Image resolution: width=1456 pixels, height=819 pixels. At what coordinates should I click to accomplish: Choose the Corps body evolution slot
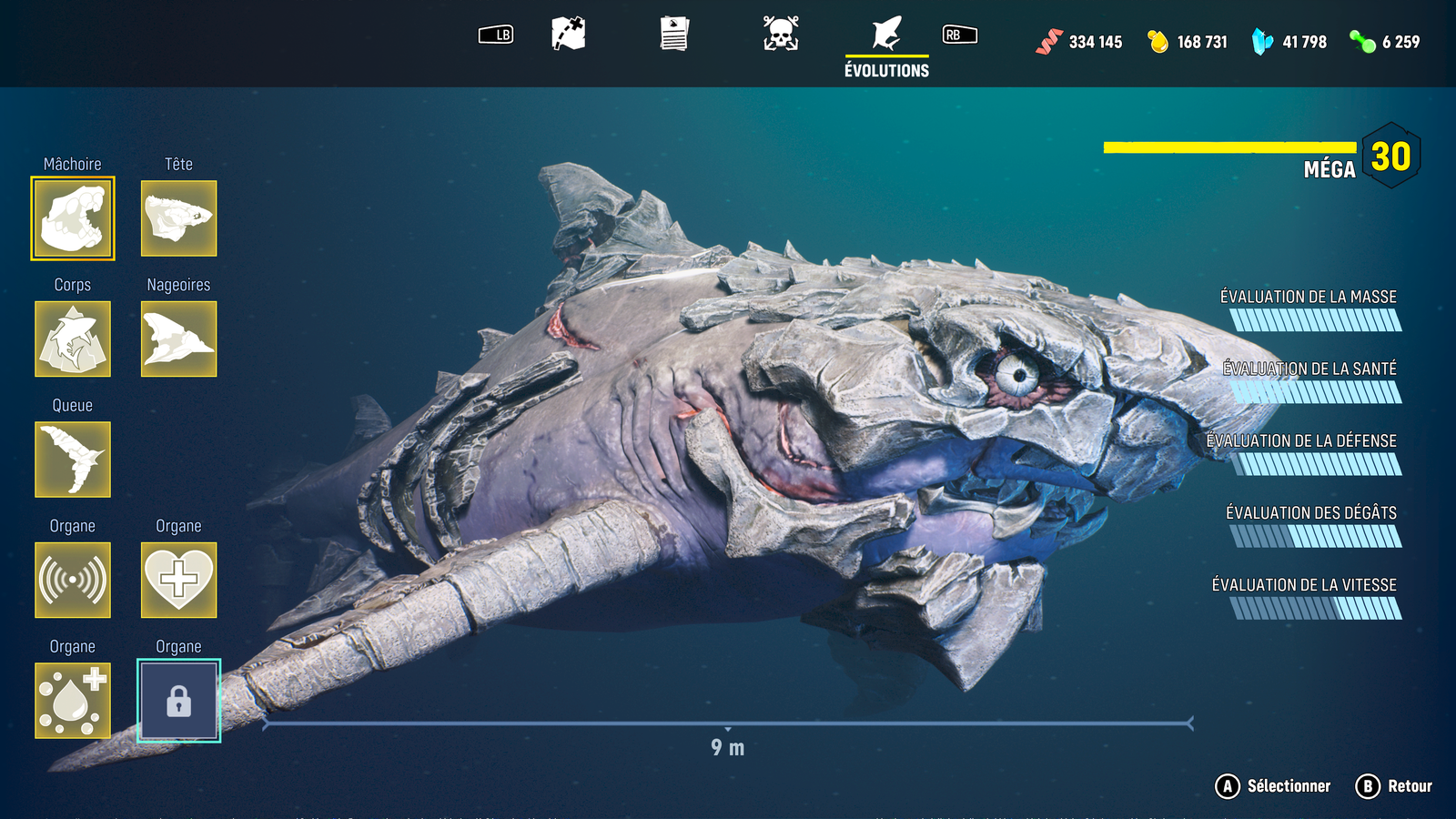(x=73, y=339)
